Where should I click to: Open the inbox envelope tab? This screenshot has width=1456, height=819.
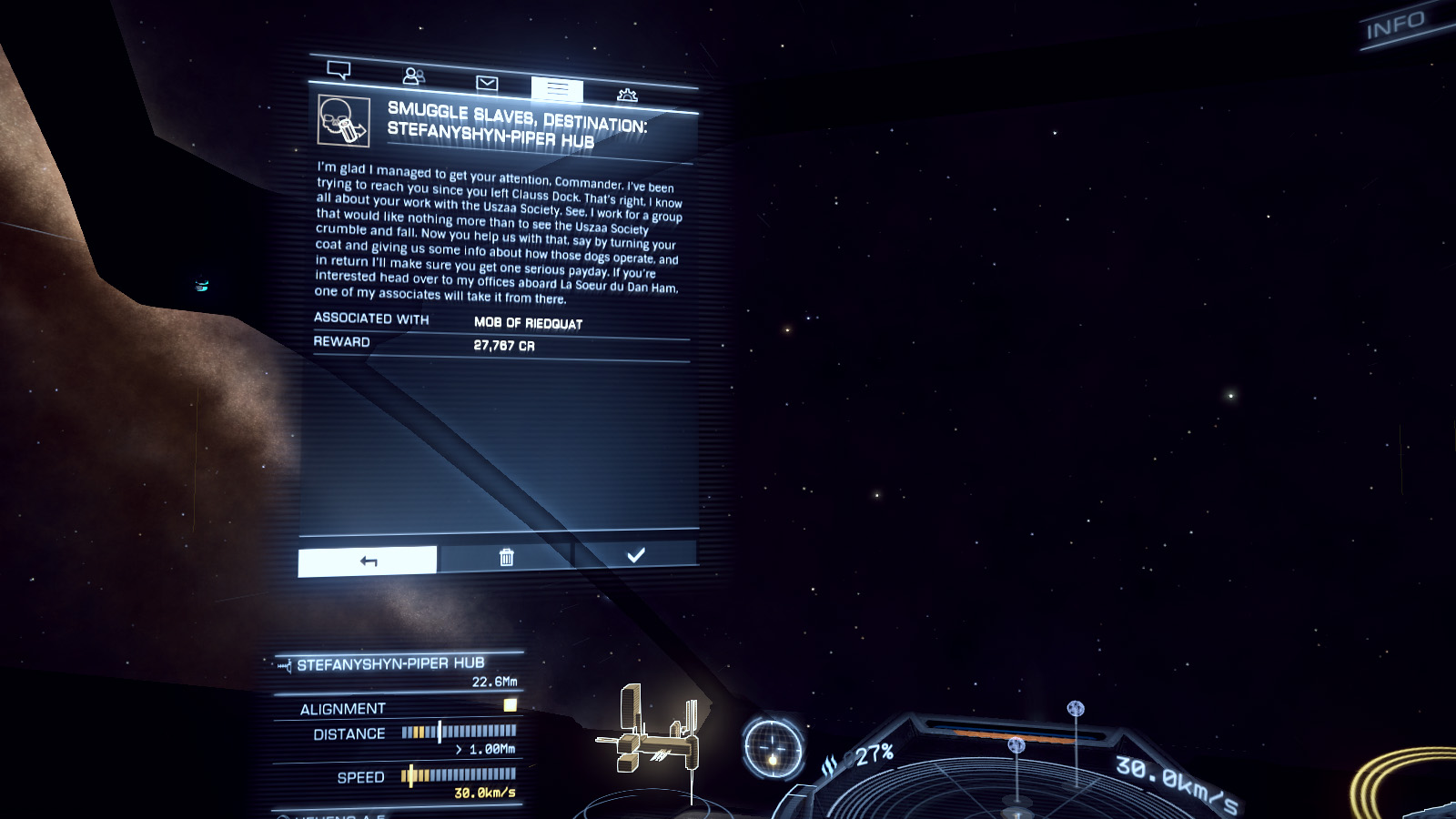click(x=487, y=84)
